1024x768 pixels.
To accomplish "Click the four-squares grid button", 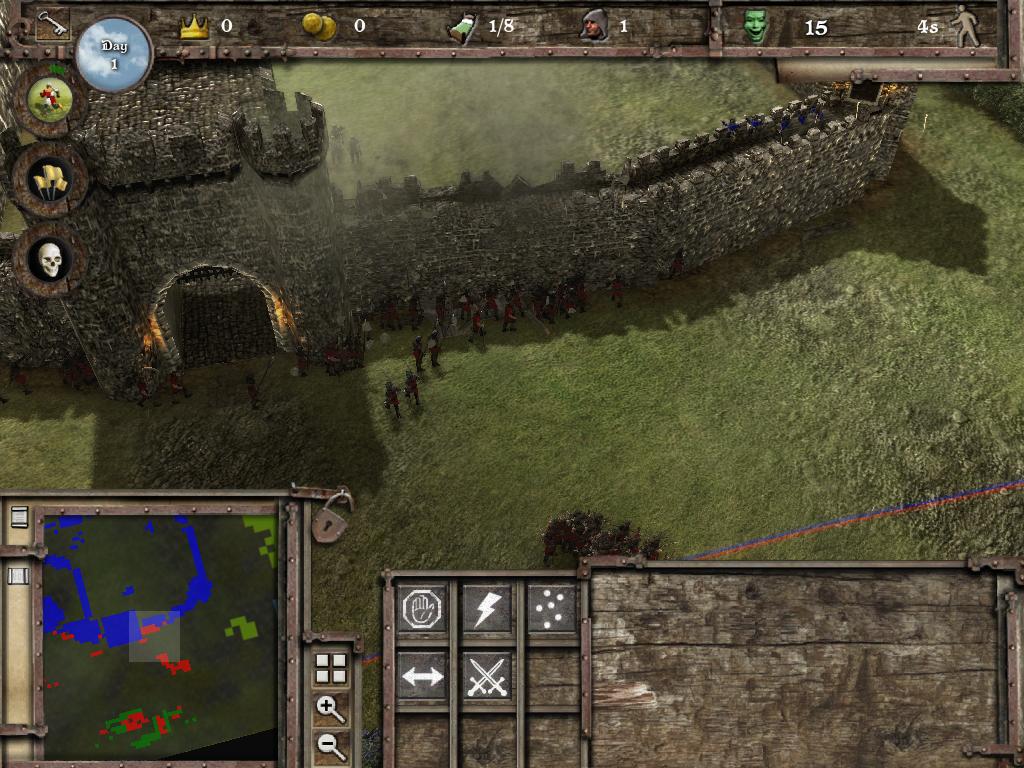I will tap(330, 669).
